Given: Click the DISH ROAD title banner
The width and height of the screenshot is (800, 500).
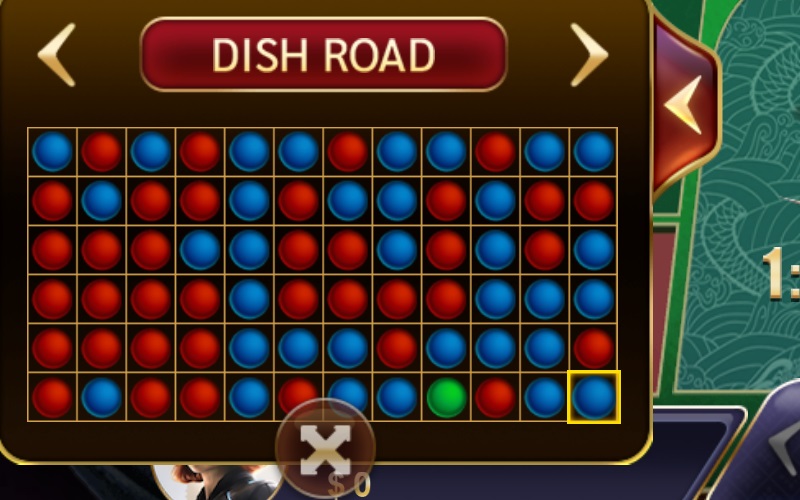Looking at the screenshot, I should 324,54.
